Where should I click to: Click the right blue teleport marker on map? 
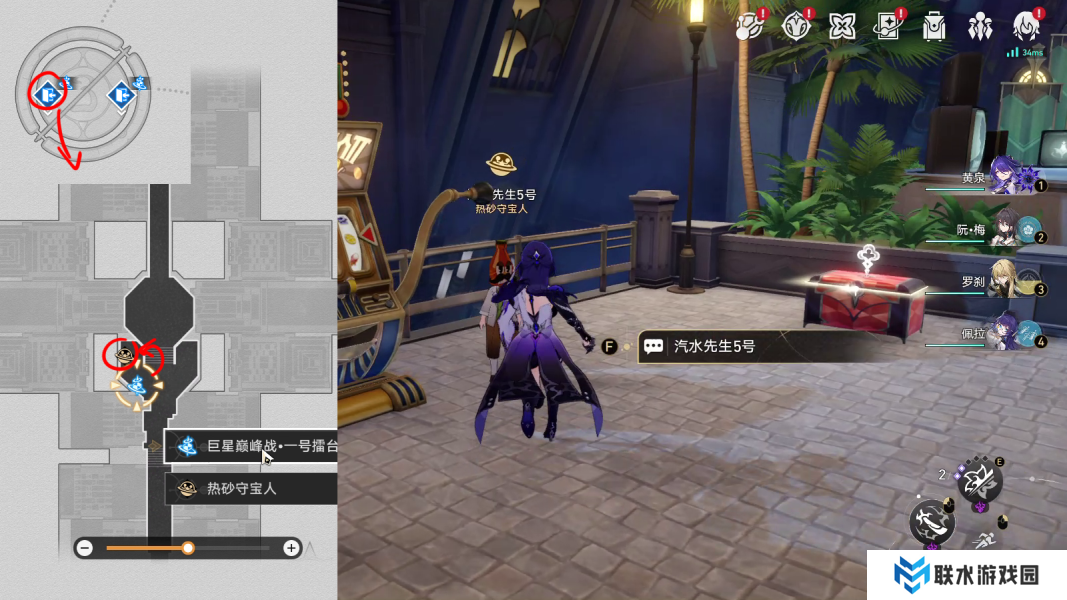(x=122, y=95)
